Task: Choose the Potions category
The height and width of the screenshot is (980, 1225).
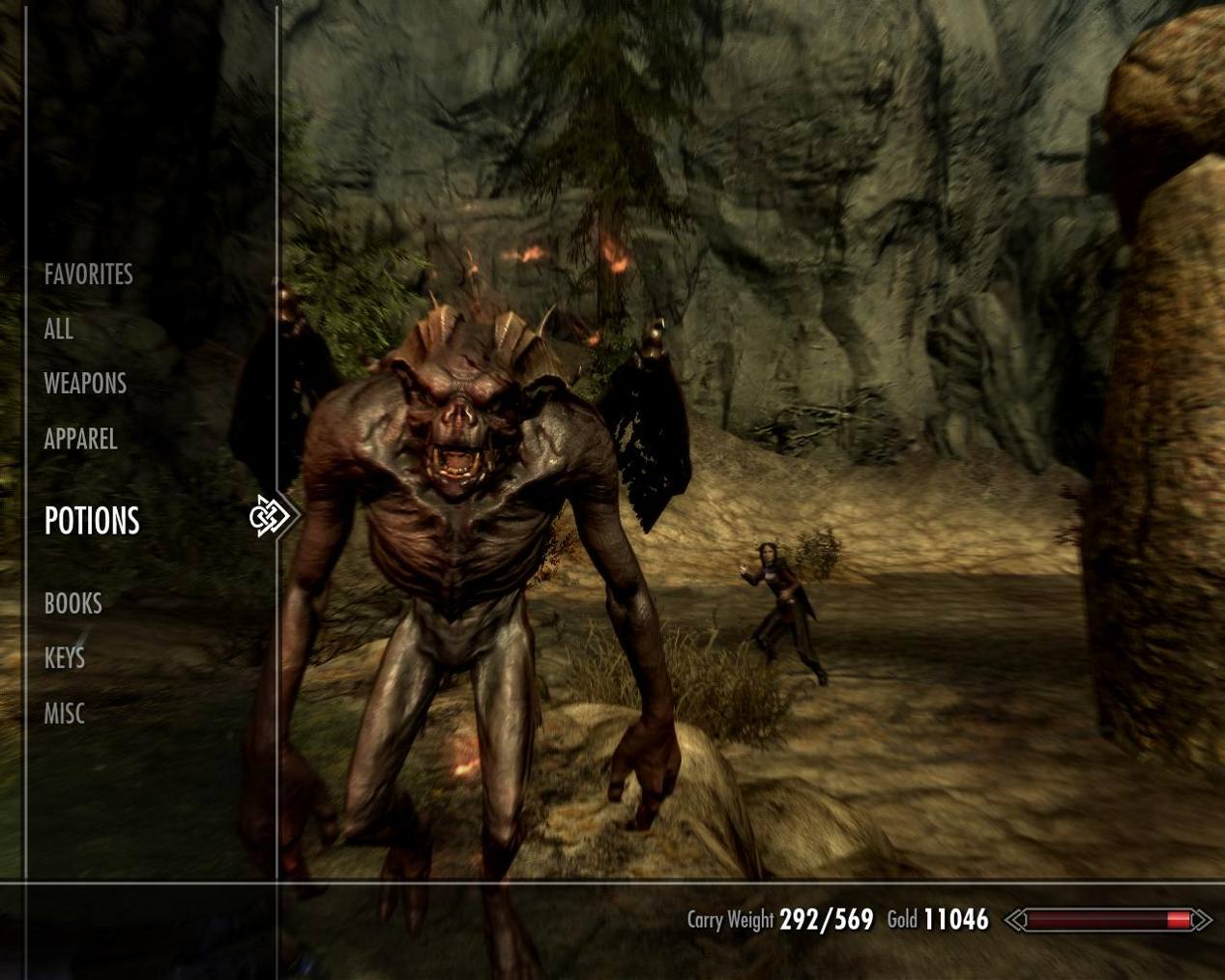Action: tap(92, 521)
